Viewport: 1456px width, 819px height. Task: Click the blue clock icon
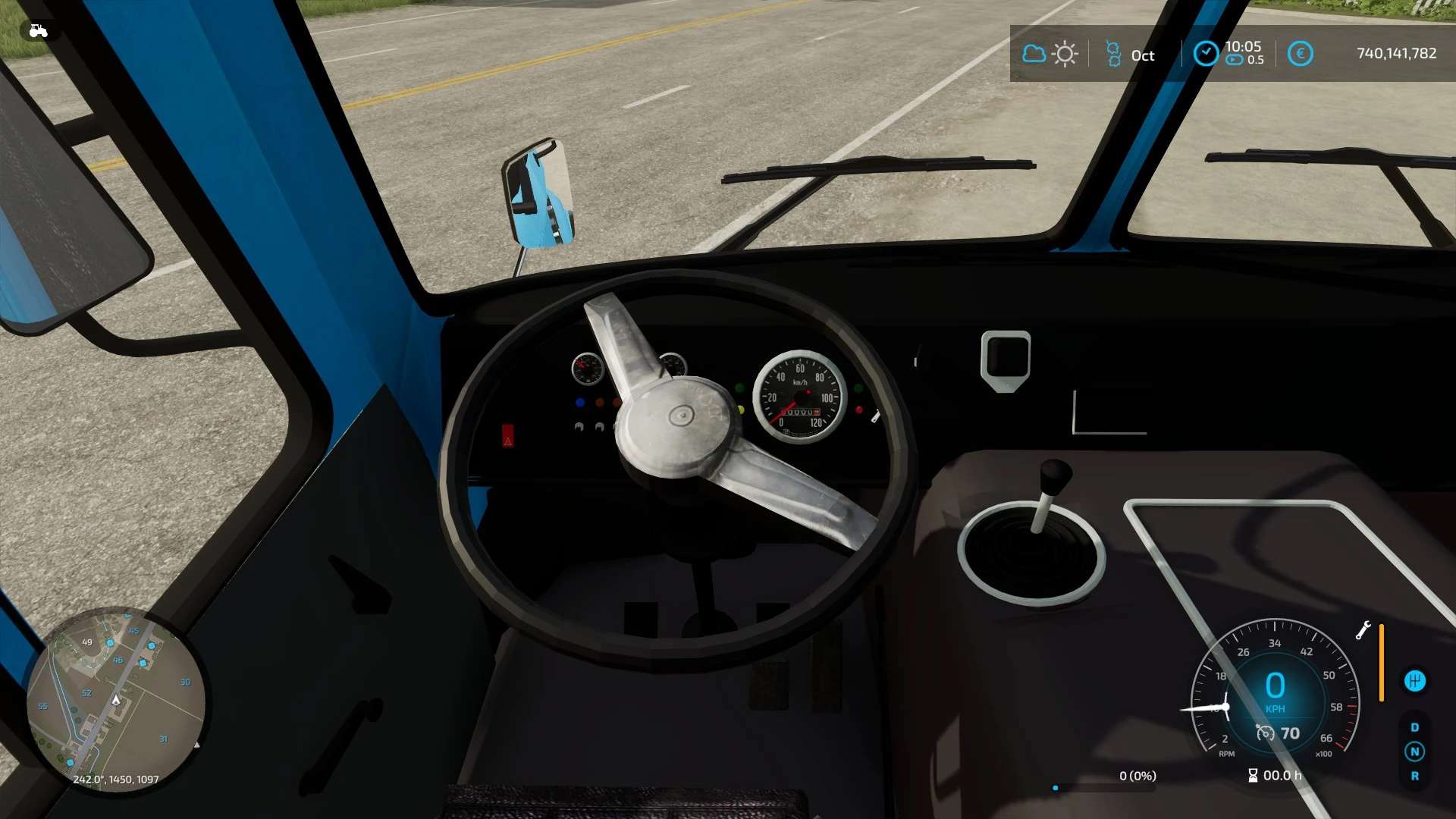point(1206,54)
